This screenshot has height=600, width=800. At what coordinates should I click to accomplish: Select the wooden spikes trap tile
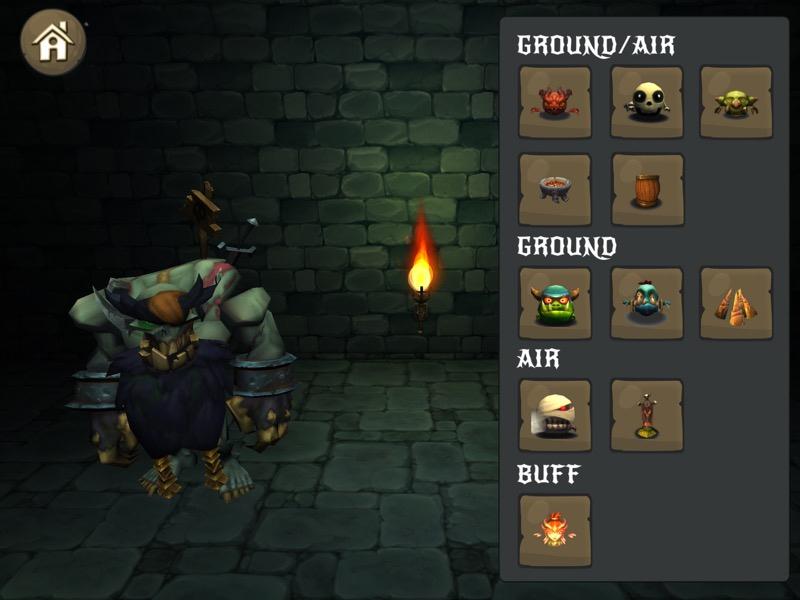tap(736, 303)
